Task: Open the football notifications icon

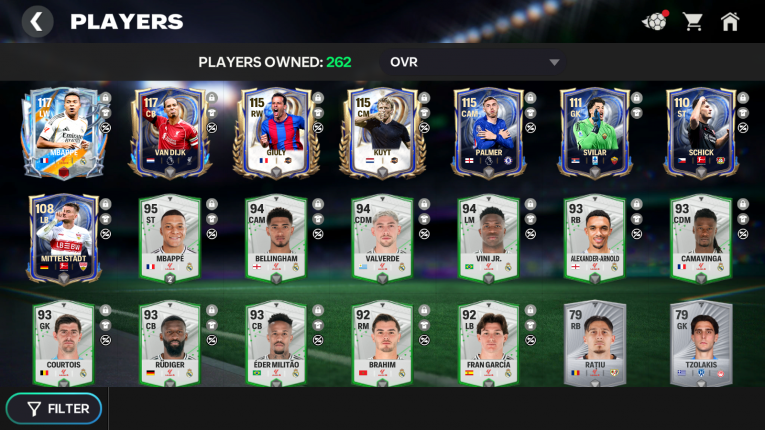Action: (x=654, y=21)
